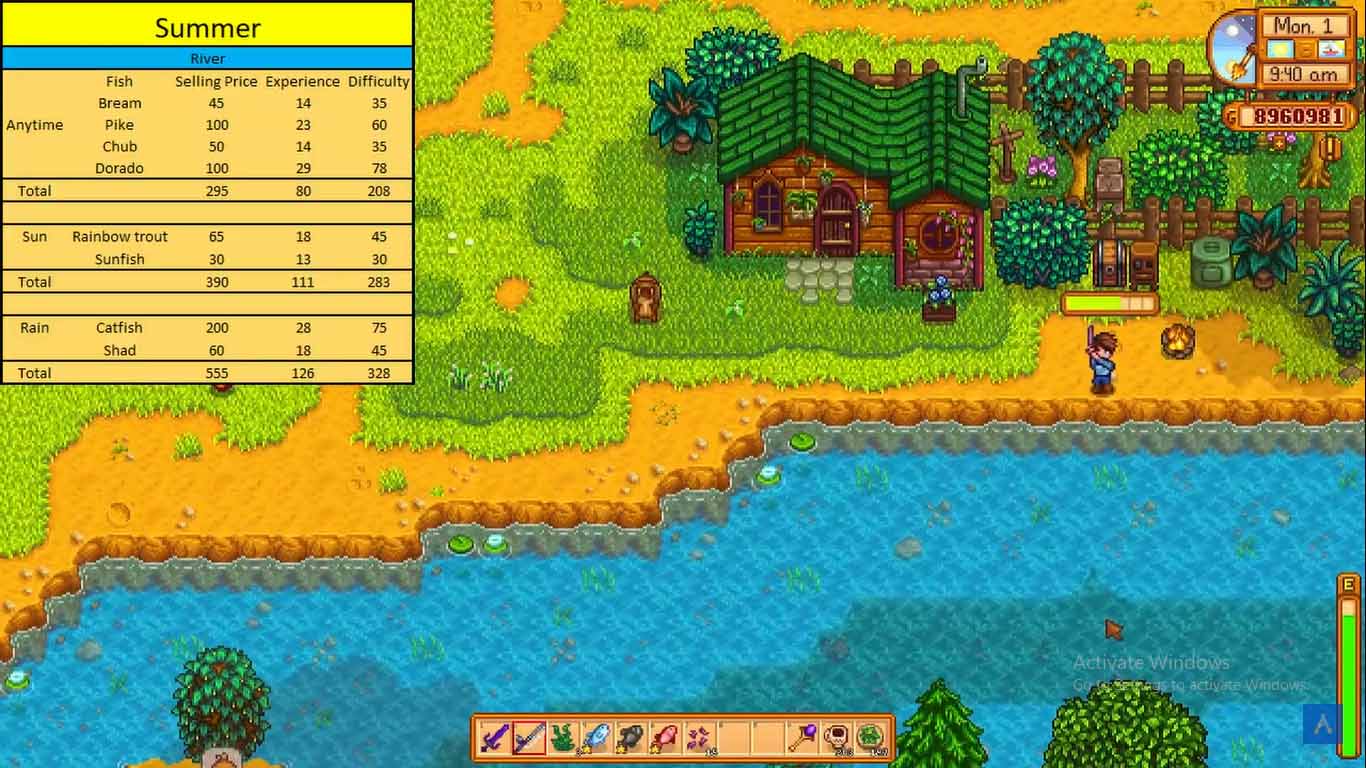Click the sunny weather icon on the clock
The image size is (1366, 768).
coord(1279,48)
